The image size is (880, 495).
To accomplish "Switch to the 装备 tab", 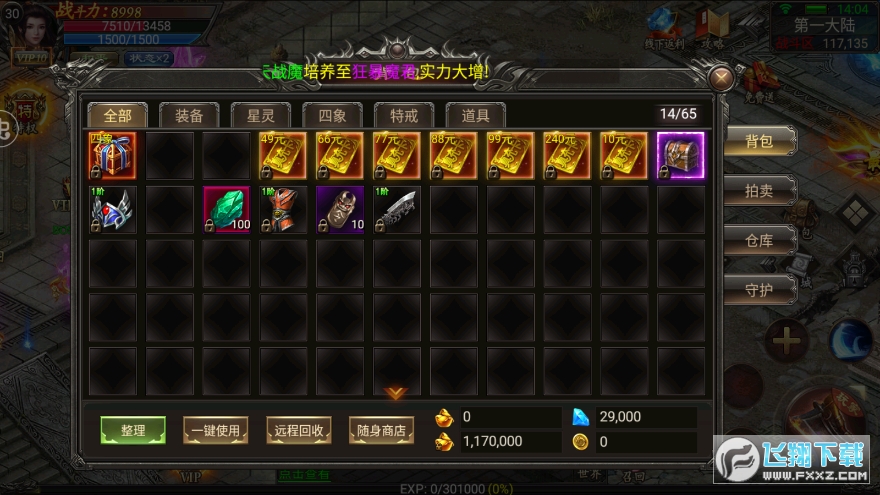I will coord(189,115).
